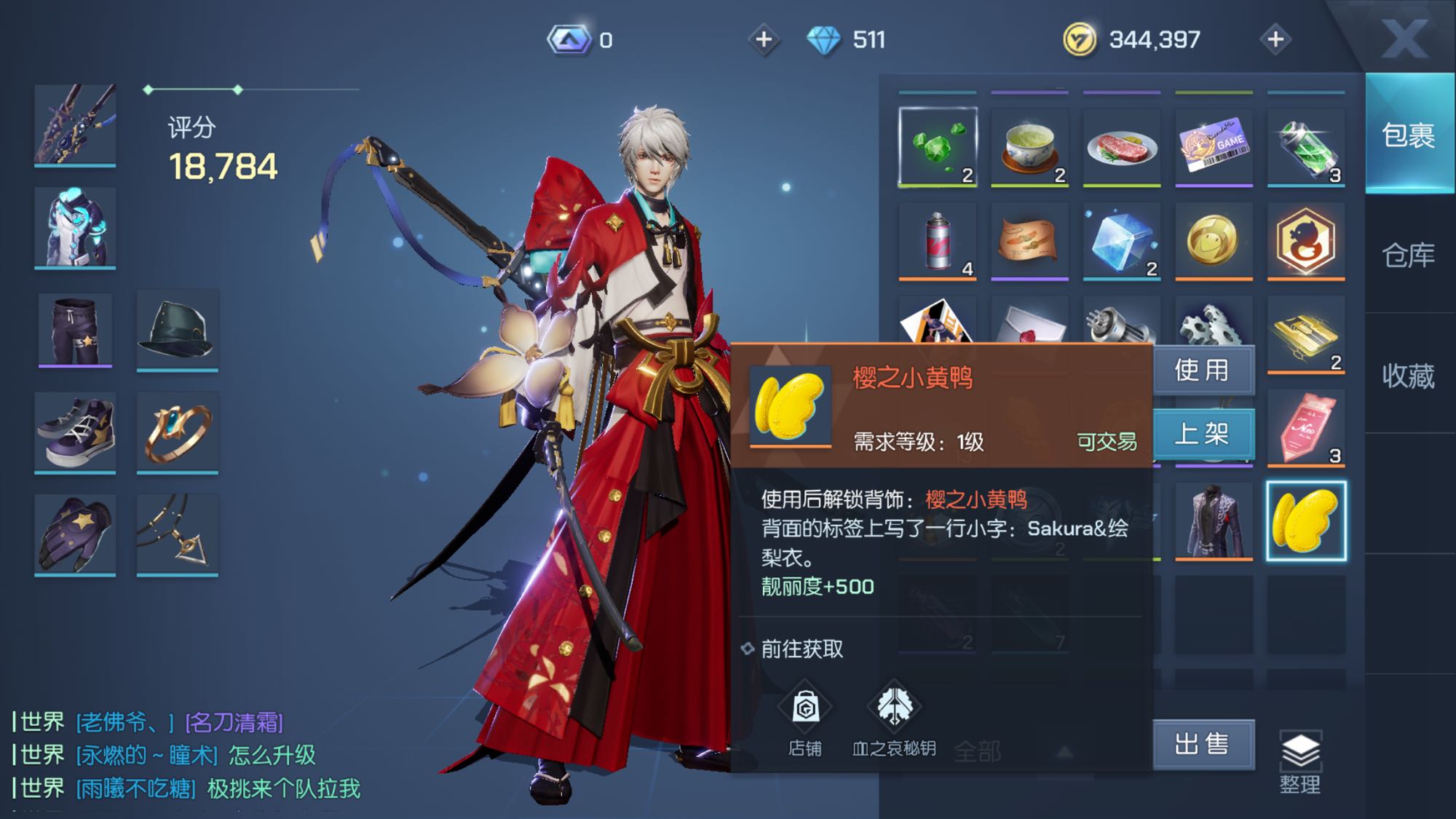This screenshot has width=1456, height=819.
Task: Select the purple suit outfit slot
Action: coord(1214,520)
